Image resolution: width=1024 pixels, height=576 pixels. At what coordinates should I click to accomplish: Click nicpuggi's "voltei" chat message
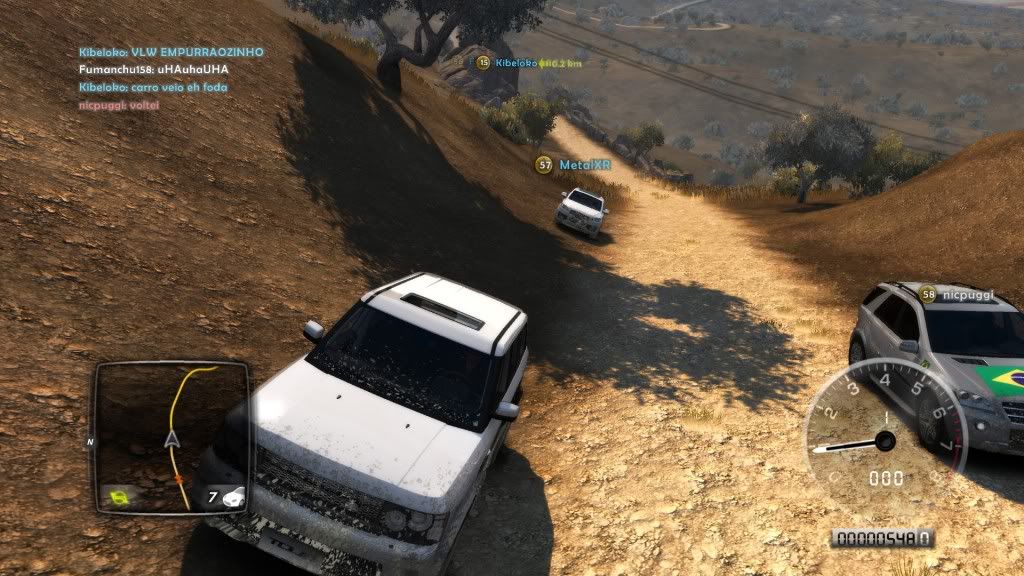pyautogui.click(x=117, y=105)
